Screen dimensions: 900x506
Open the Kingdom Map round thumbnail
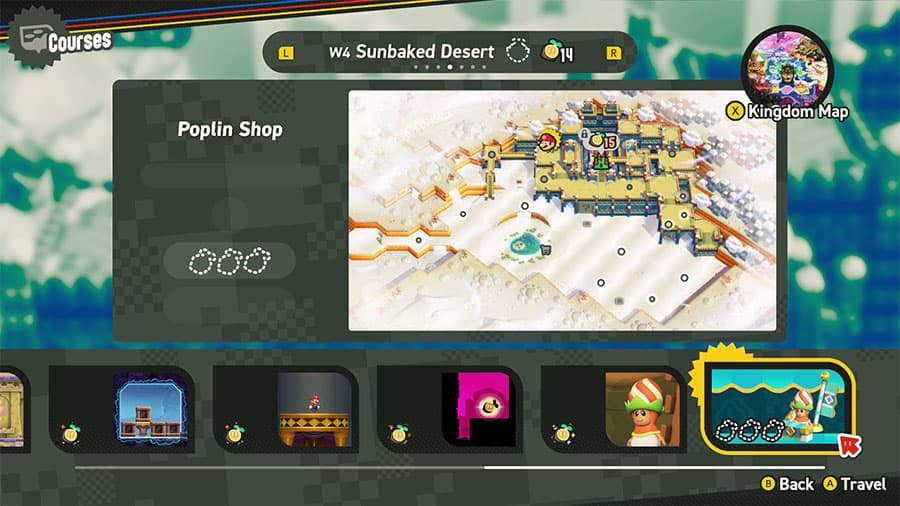pos(787,71)
